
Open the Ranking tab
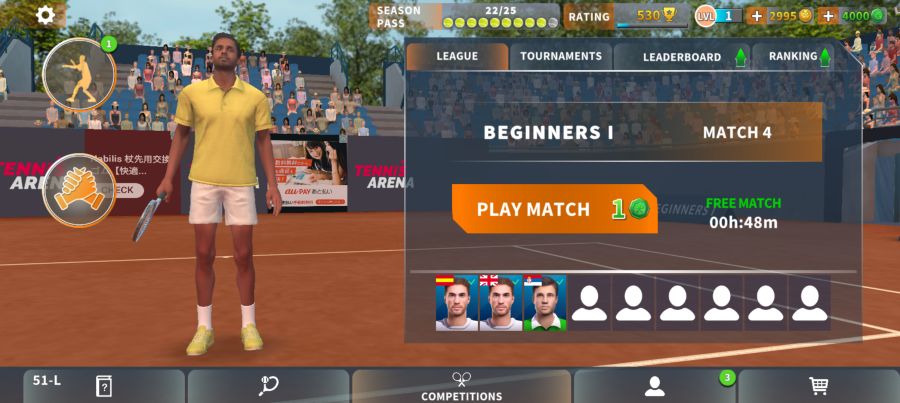(799, 57)
